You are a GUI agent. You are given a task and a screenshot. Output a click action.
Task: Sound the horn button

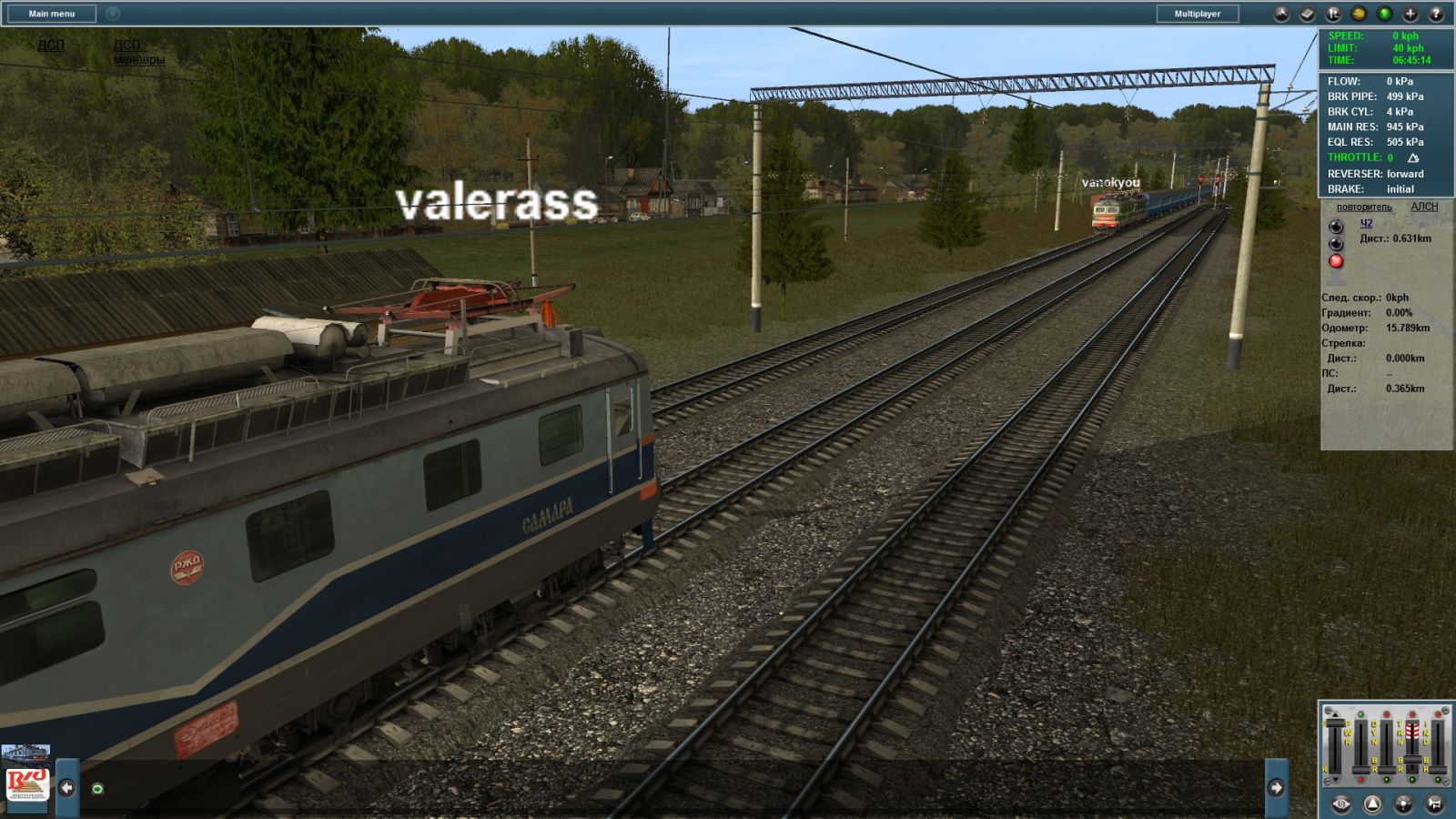point(1434,804)
